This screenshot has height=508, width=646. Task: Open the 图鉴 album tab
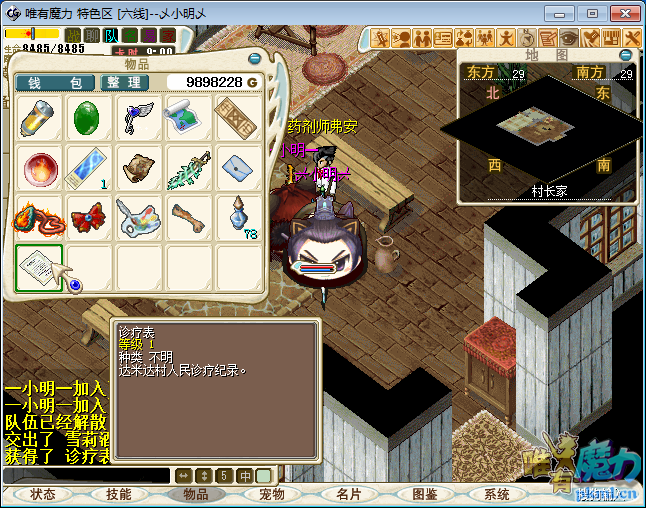[x=424, y=494]
